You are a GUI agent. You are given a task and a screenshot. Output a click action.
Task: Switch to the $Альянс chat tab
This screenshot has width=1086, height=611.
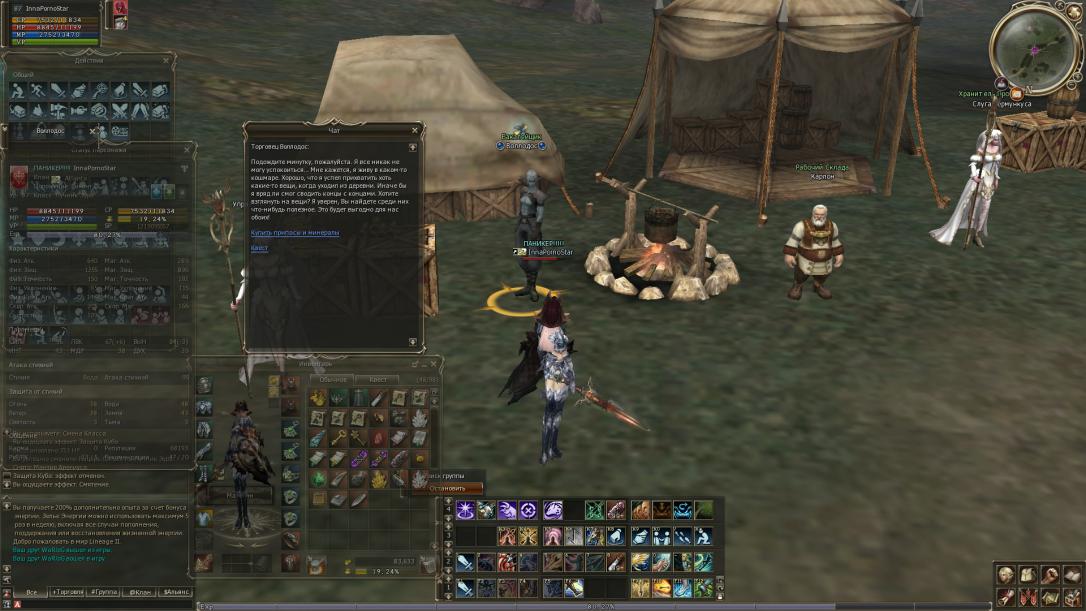[x=178, y=592]
